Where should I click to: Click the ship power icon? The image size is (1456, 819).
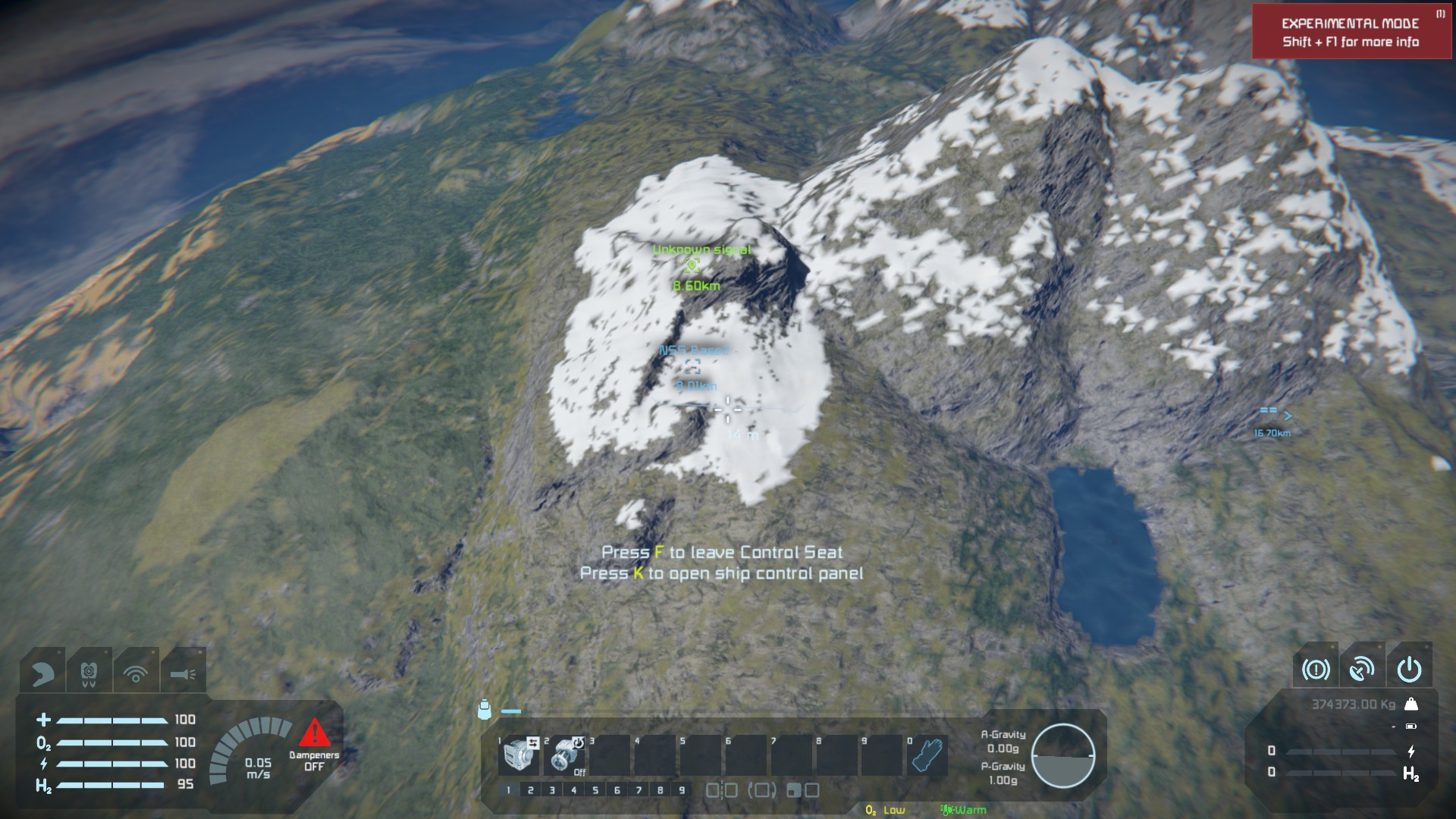click(x=1409, y=669)
